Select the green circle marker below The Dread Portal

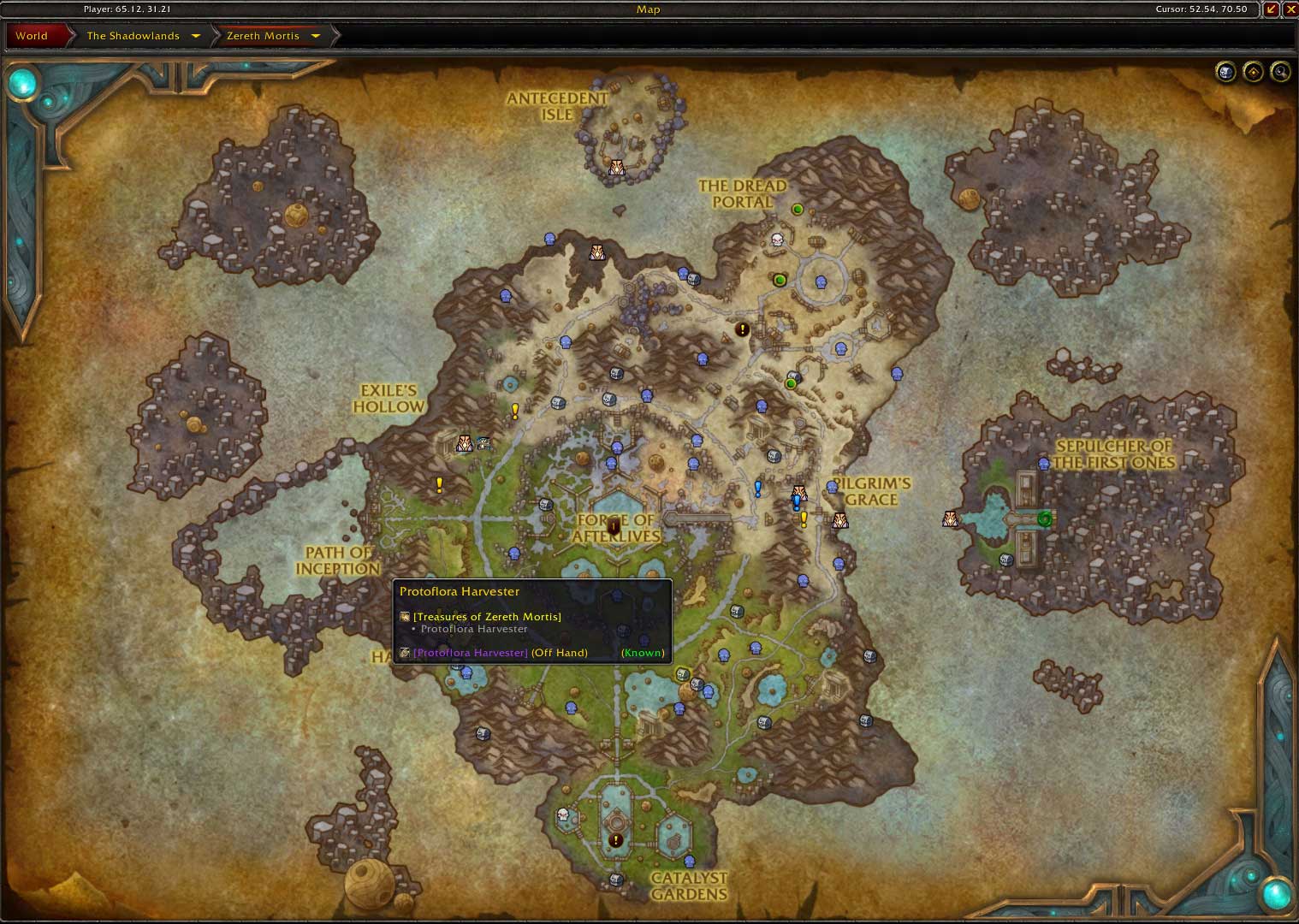click(780, 279)
